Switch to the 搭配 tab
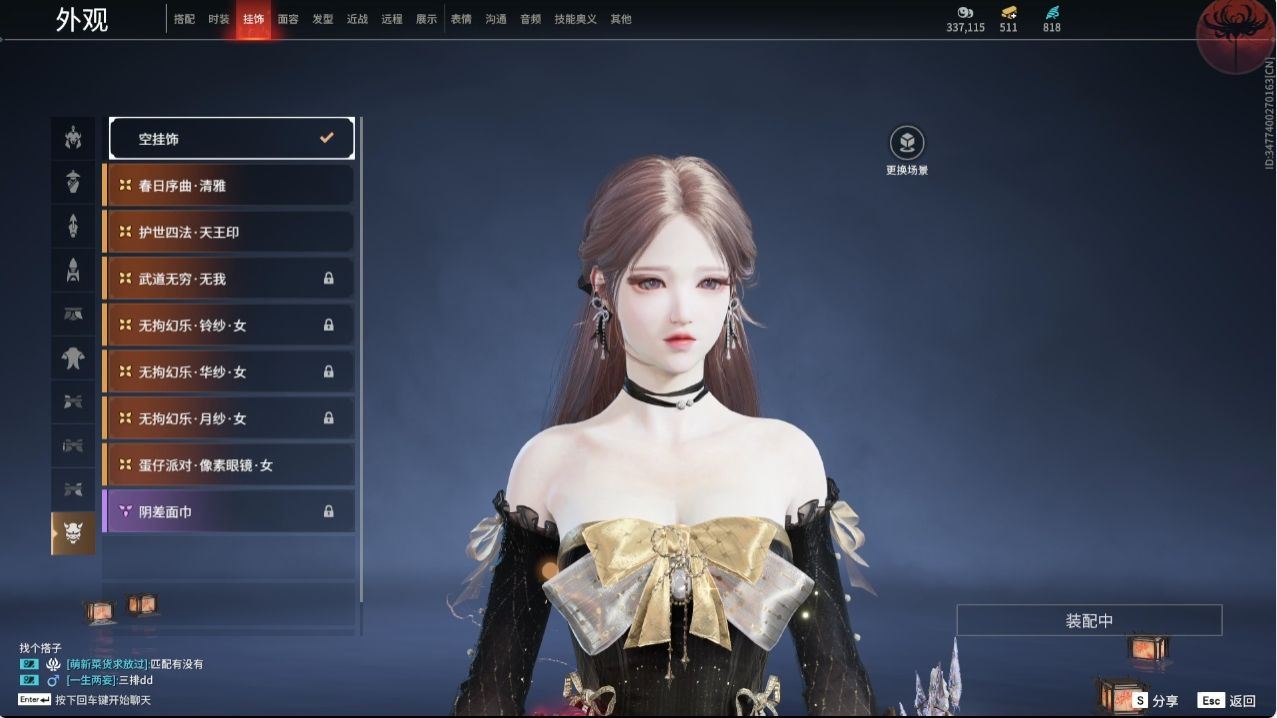This screenshot has height=718, width=1277. point(184,19)
